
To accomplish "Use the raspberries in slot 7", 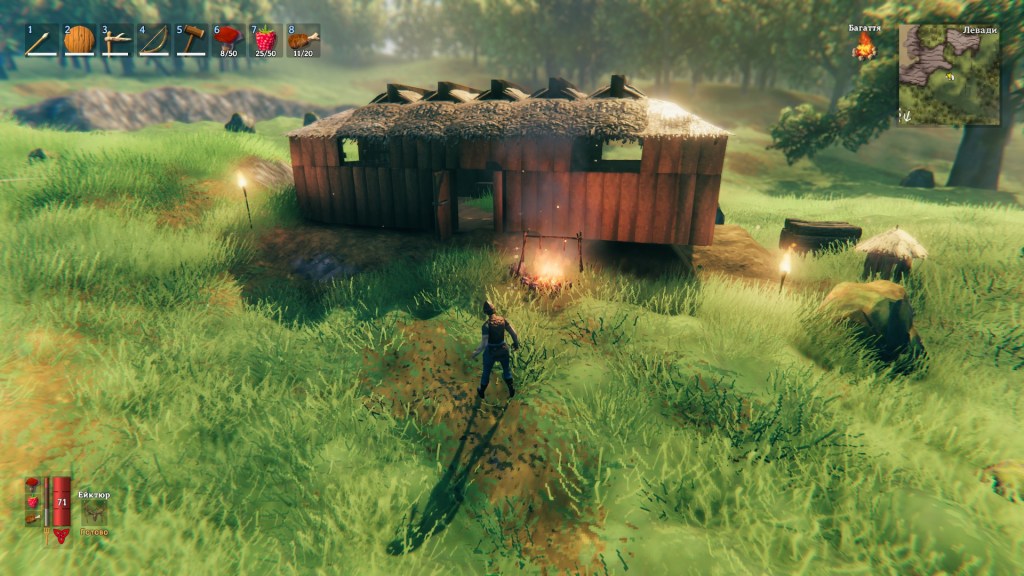I will [x=265, y=40].
